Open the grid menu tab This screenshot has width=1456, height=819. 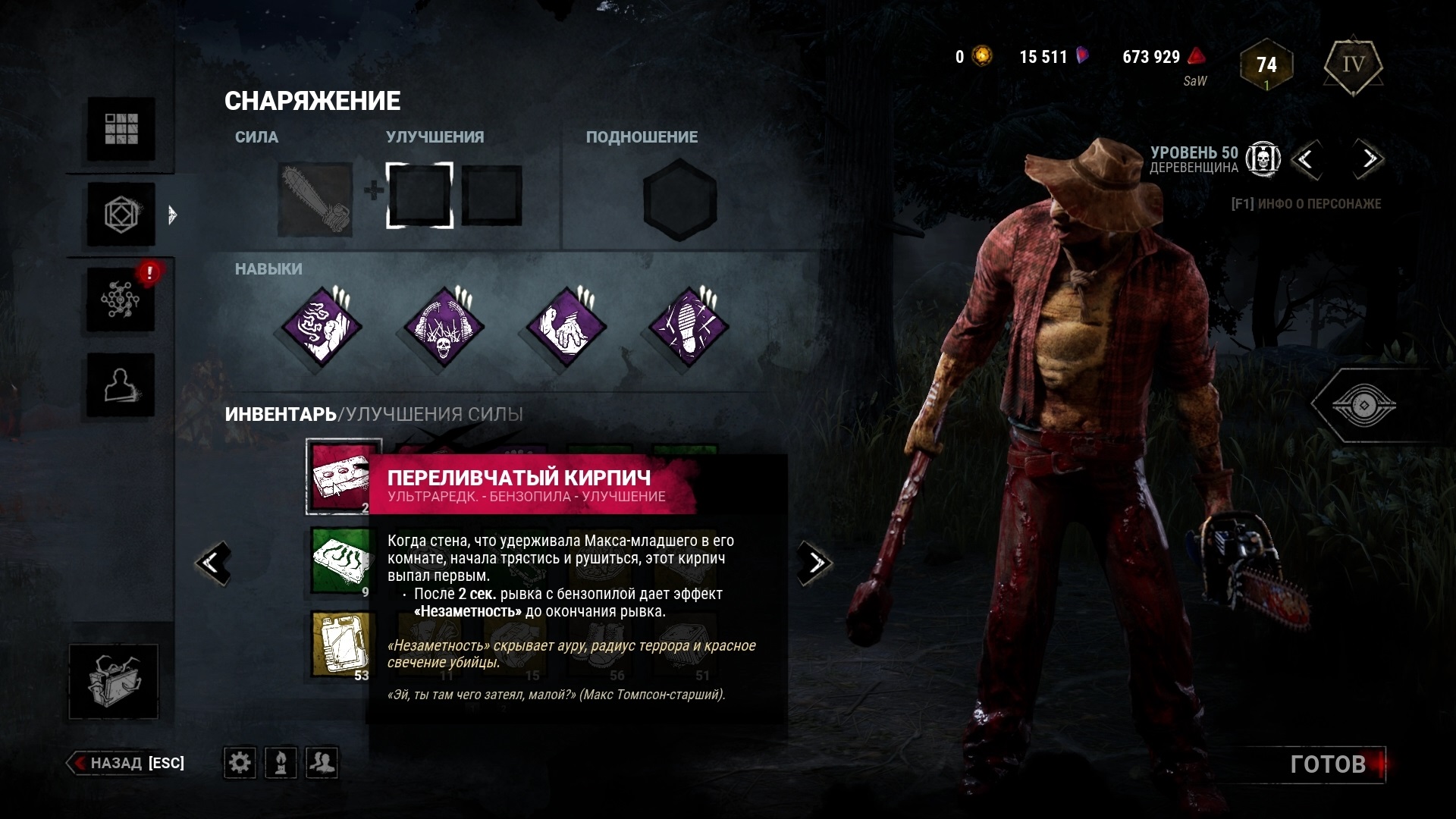click(x=121, y=129)
